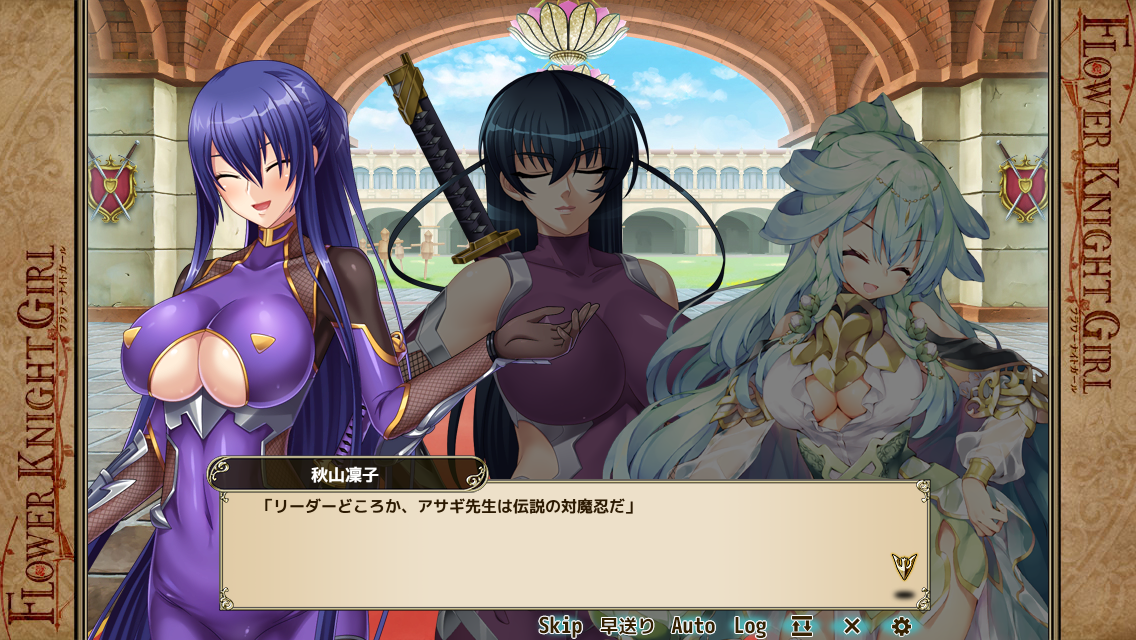Open settings with the gear icon
Image resolution: width=1136 pixels, height=640 pixels.
point(901,626)
